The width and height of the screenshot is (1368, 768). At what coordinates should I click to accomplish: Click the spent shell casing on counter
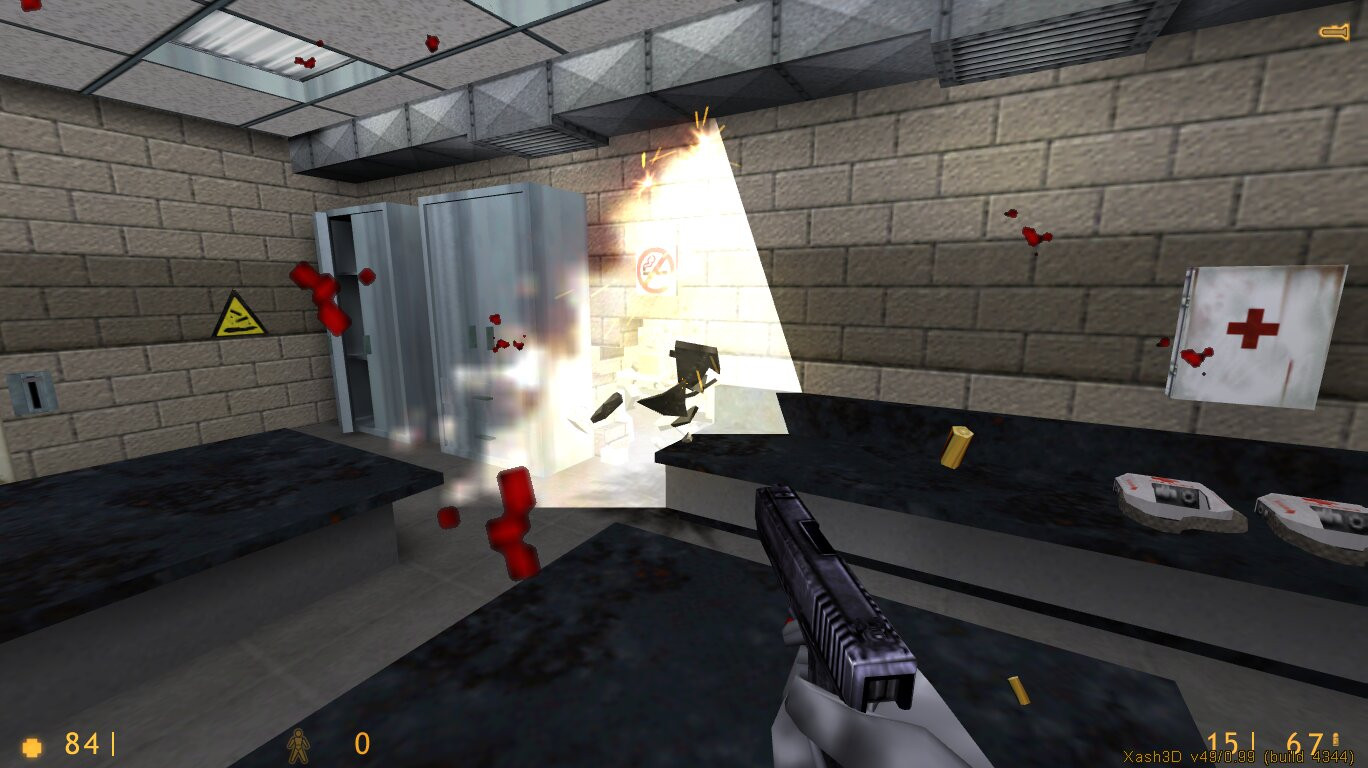coord(955,447)
